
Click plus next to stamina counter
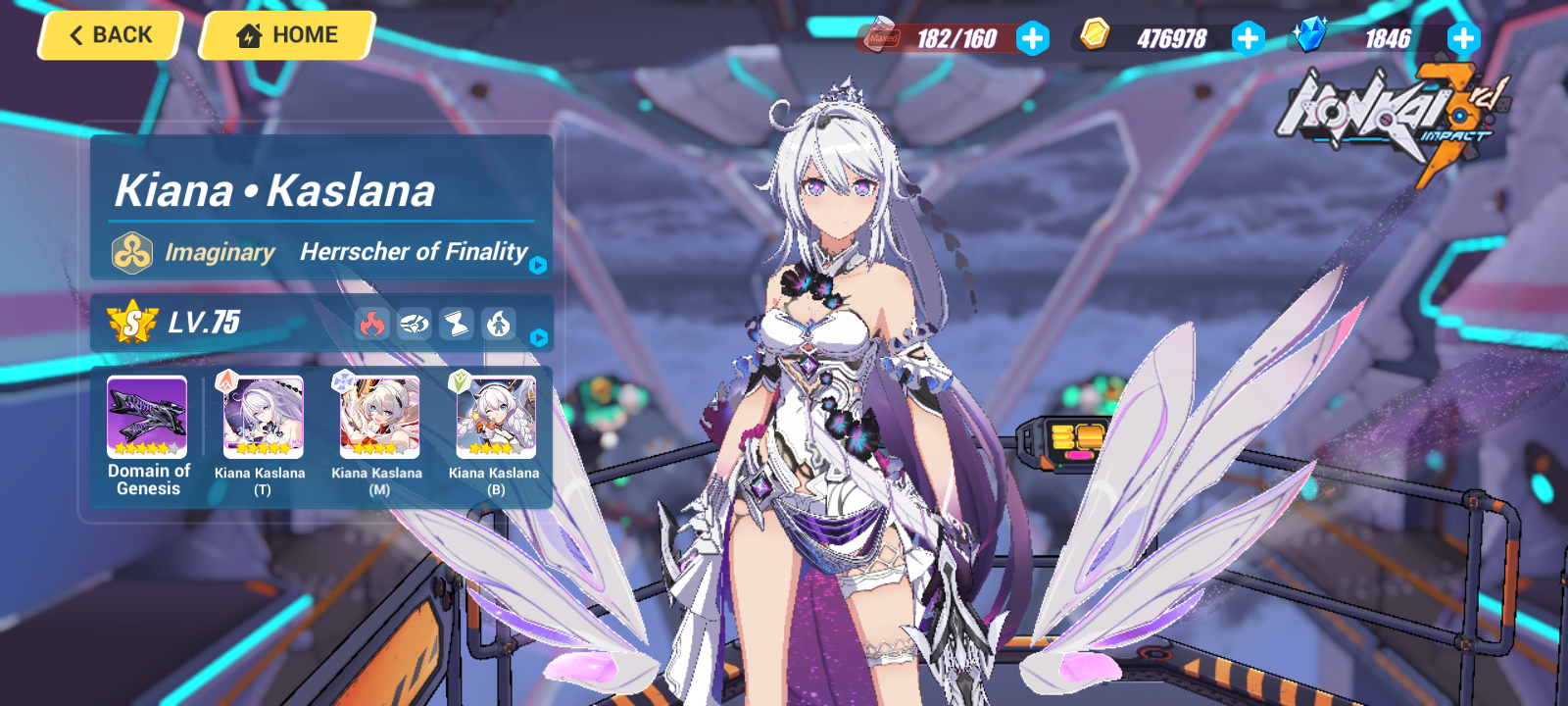click(x=1032, y=39)
